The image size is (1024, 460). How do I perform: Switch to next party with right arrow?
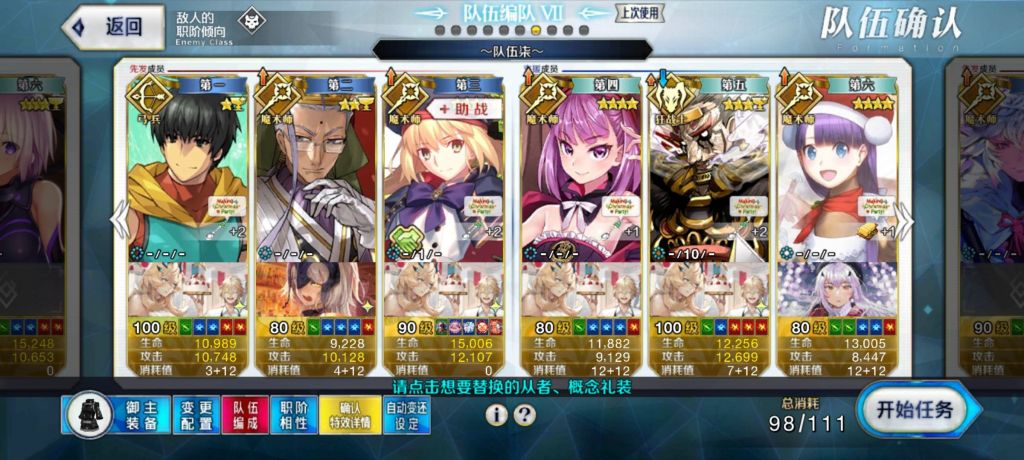tap(905, 220)
